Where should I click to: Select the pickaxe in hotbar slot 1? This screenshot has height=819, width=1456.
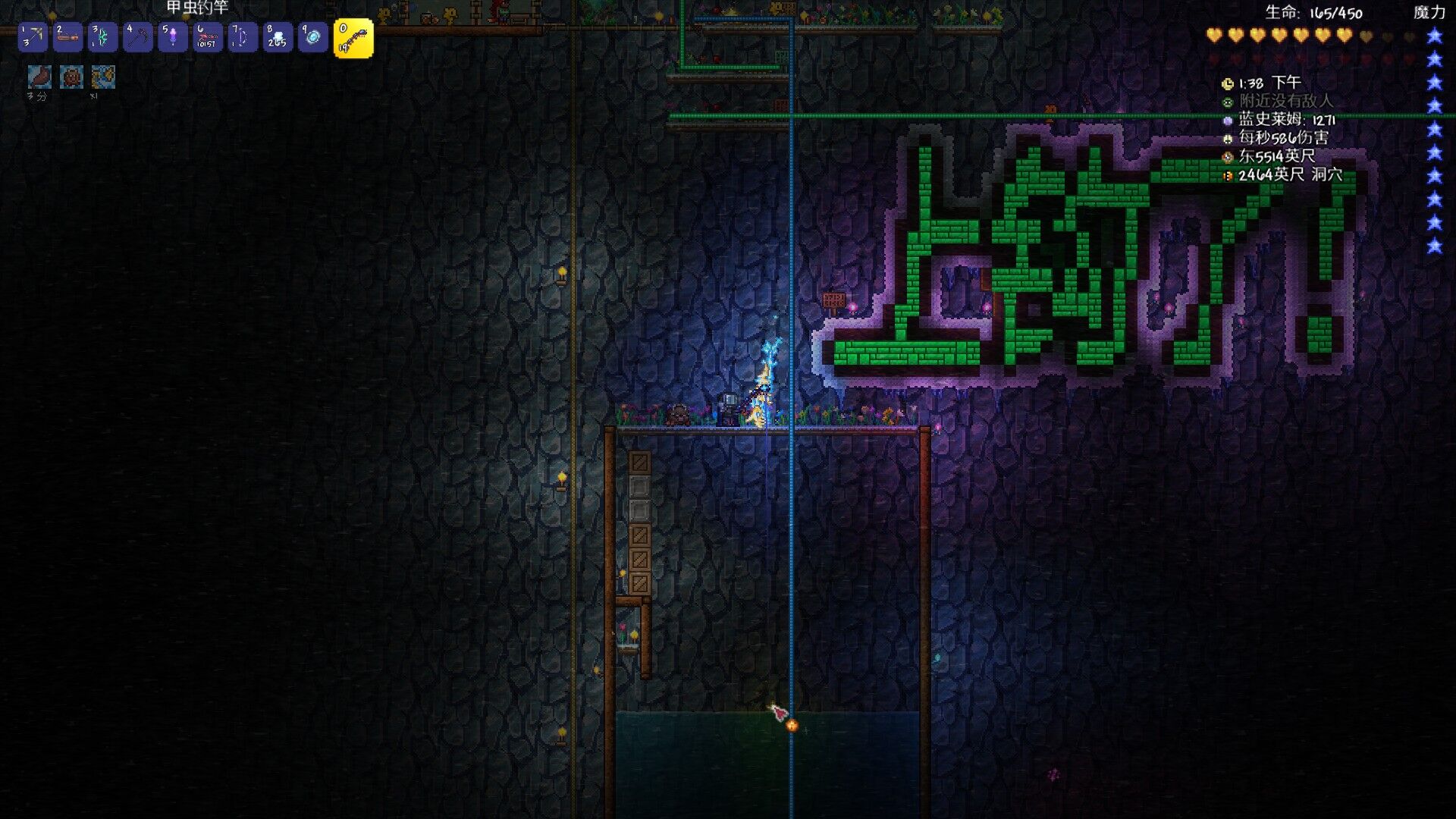point(33,37)
